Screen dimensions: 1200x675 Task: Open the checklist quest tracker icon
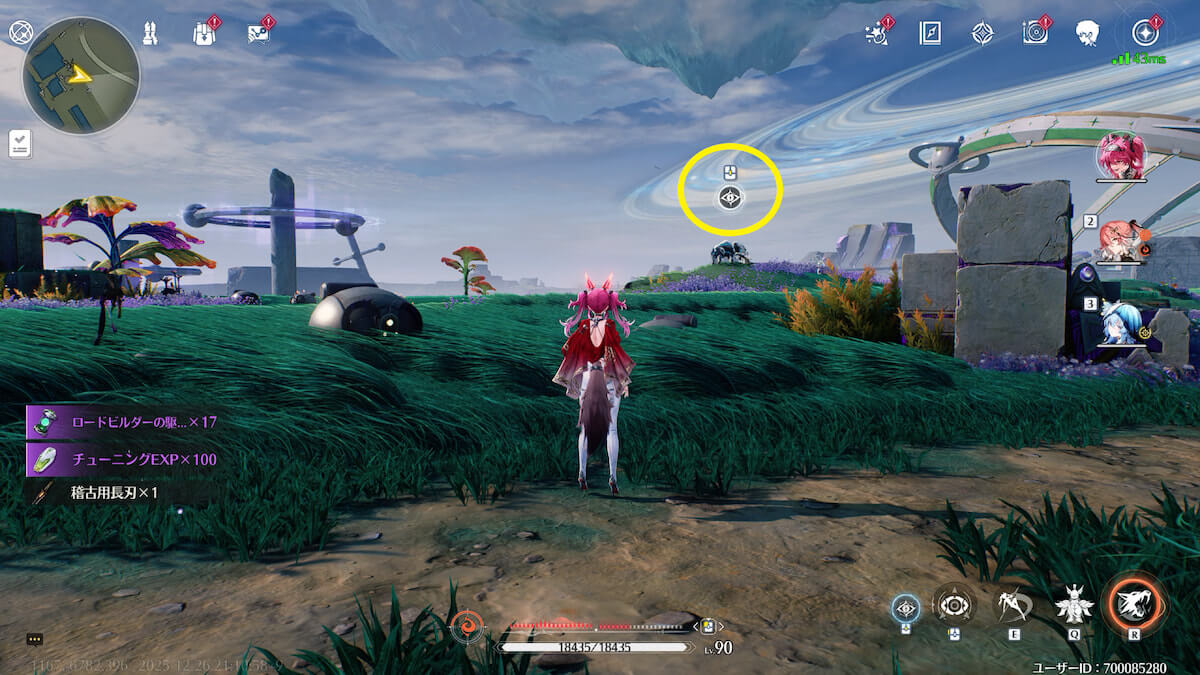point(20,144)
